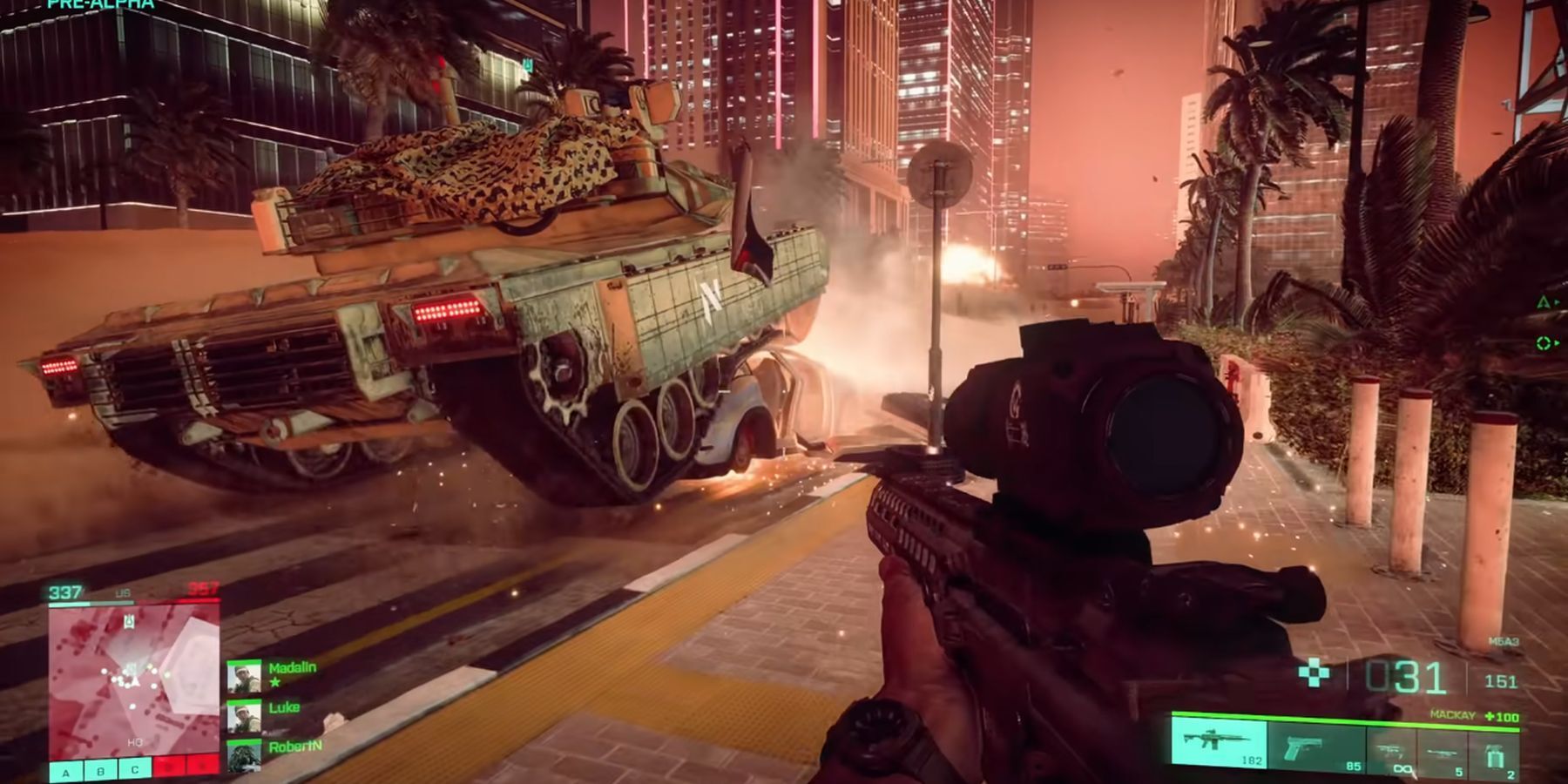Select the assault rifle weapon slot

coord(1220,746)
